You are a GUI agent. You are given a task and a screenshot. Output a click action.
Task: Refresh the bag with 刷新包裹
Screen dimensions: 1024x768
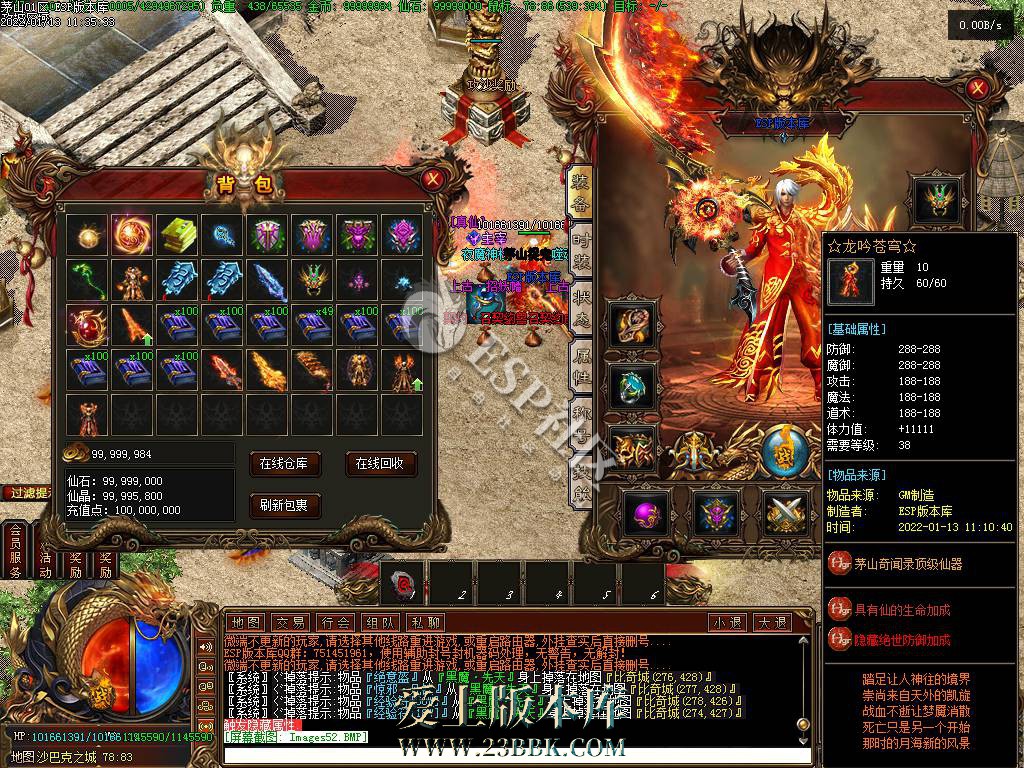click(x=290, y=505)
